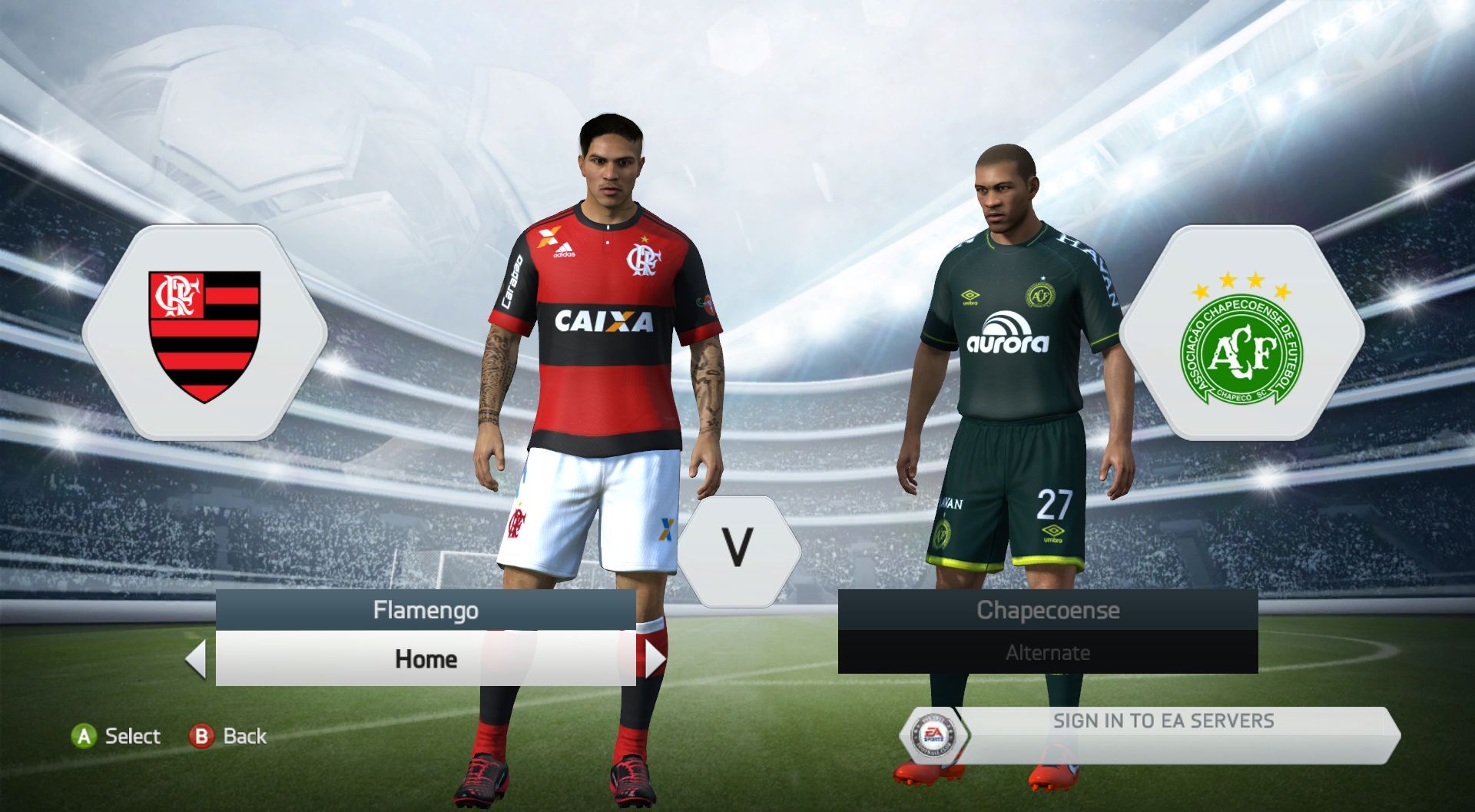Choose the Chapecoense Alternate kit row
This screenshot has height=812, width=1475.
[x=1047, y=653]
